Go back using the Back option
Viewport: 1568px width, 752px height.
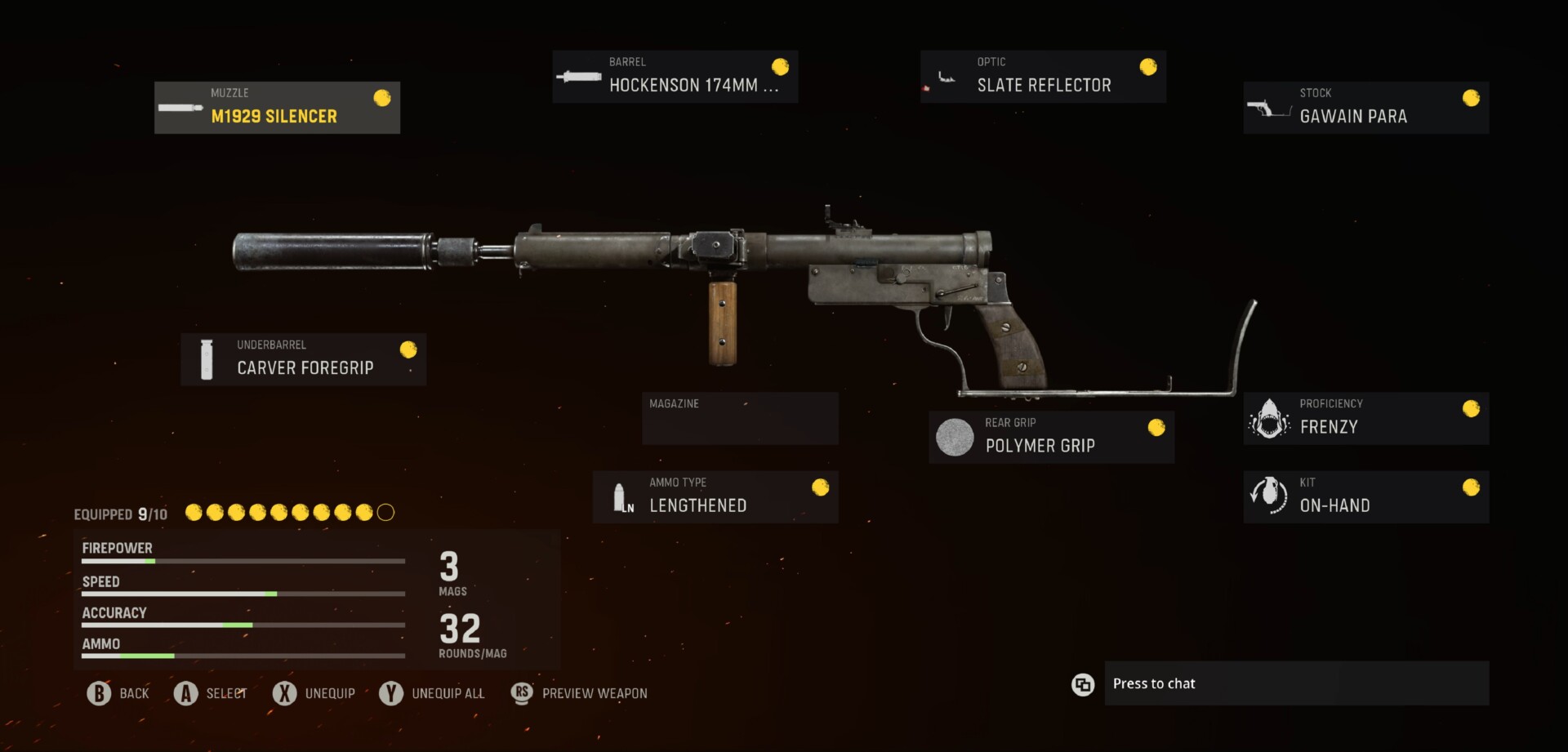[x=119, y=693]
